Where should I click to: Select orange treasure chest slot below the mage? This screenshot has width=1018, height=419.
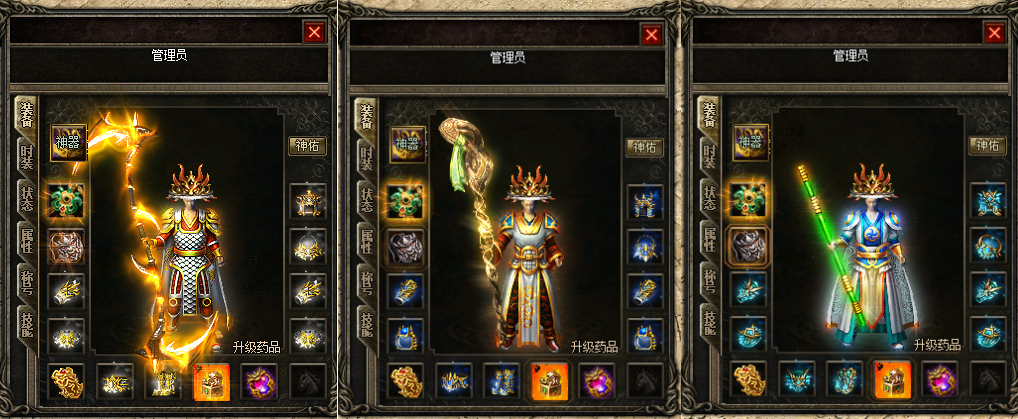coord(549,381)
